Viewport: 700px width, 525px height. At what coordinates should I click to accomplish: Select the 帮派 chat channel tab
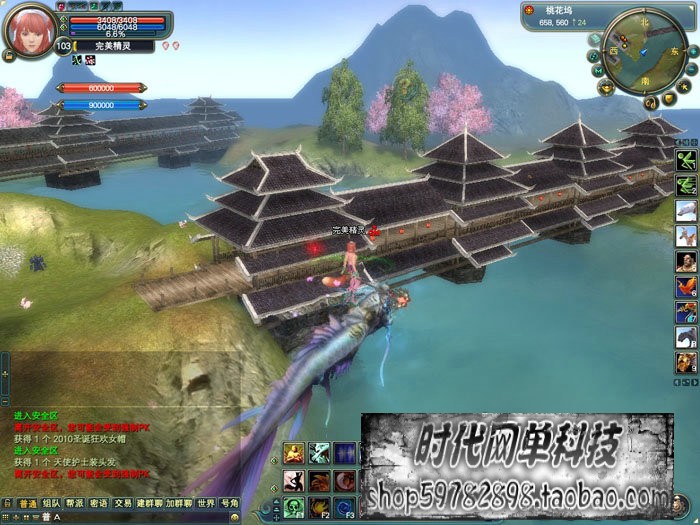tap(75, 503)
